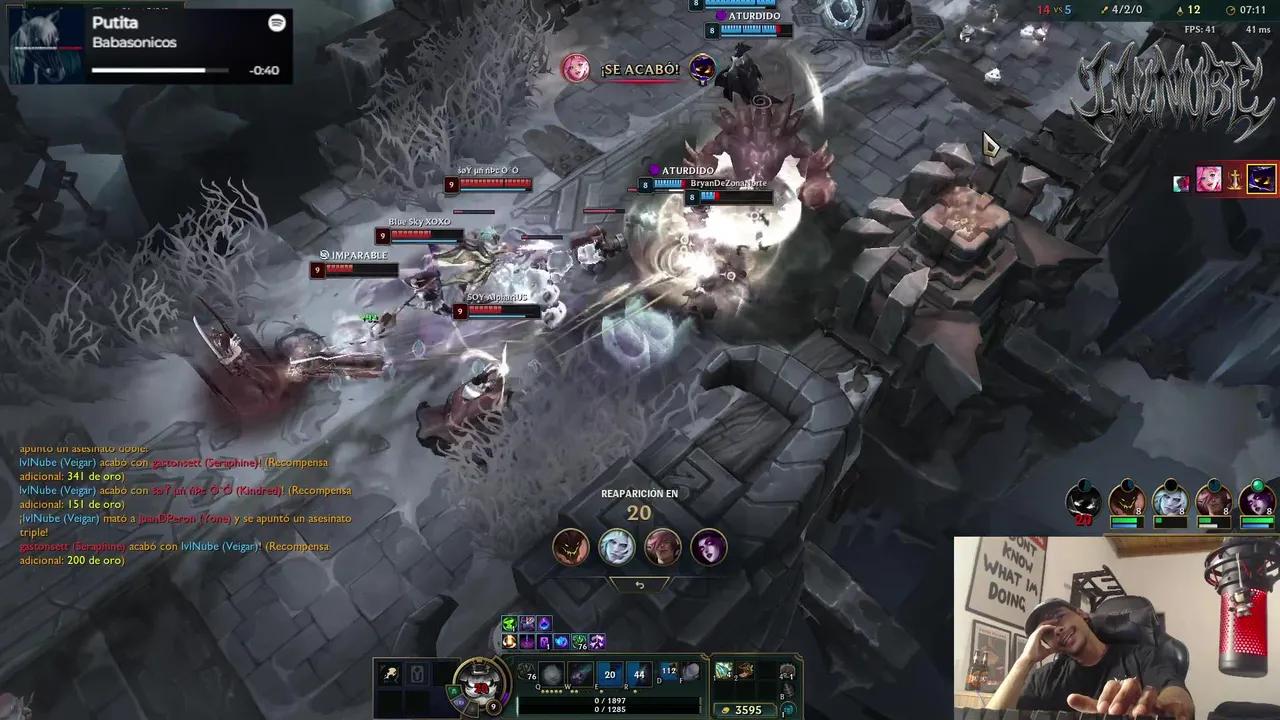Image resolution: width=1280 pixels, height=720 pixels.
Task: Toggle the ultimate-ready indicator above Morgana's teammate portrait
Action: pos(1258,483)
